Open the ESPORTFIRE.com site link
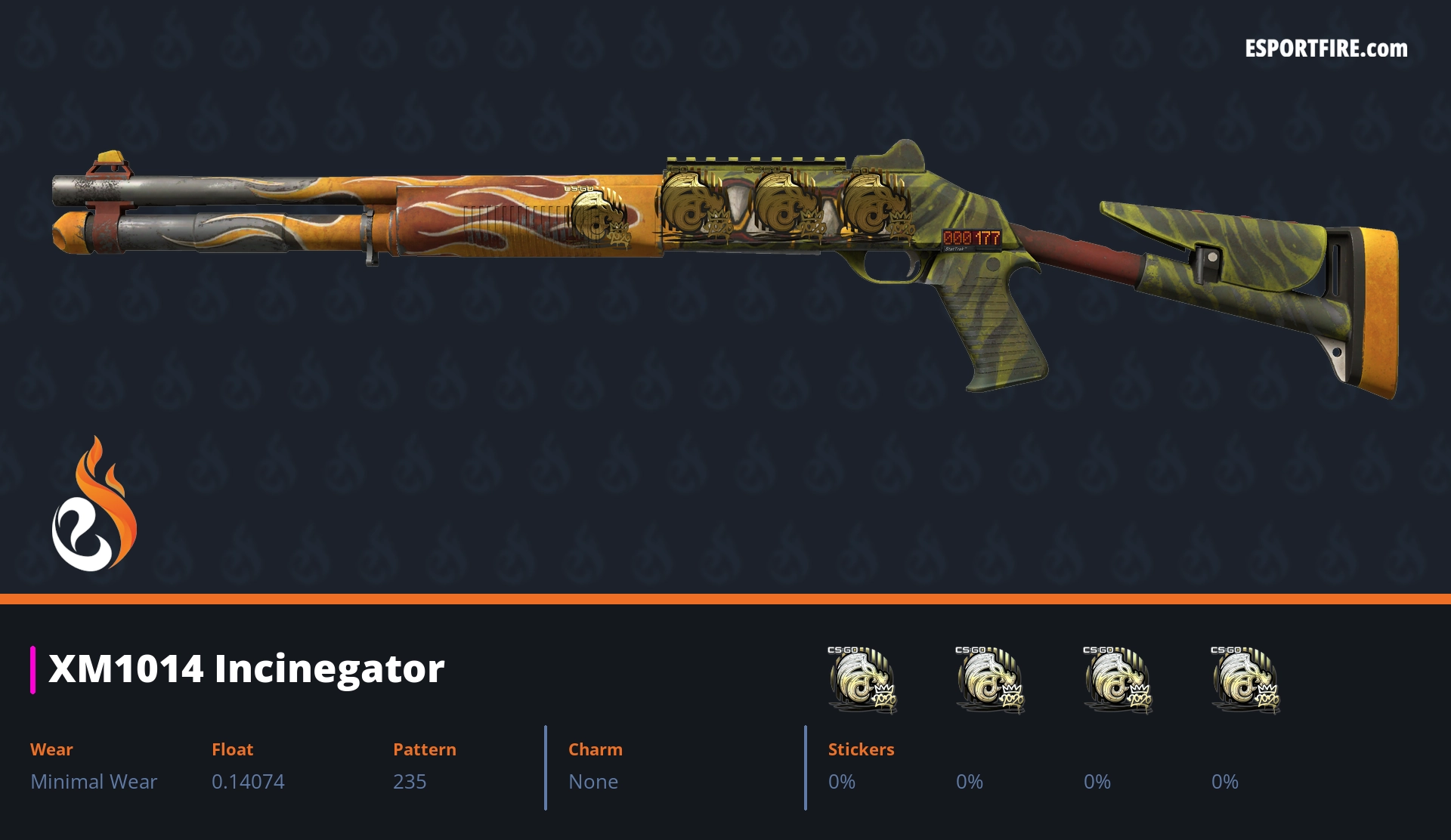The image size is (1451, 840). [x=1326, y=49]
